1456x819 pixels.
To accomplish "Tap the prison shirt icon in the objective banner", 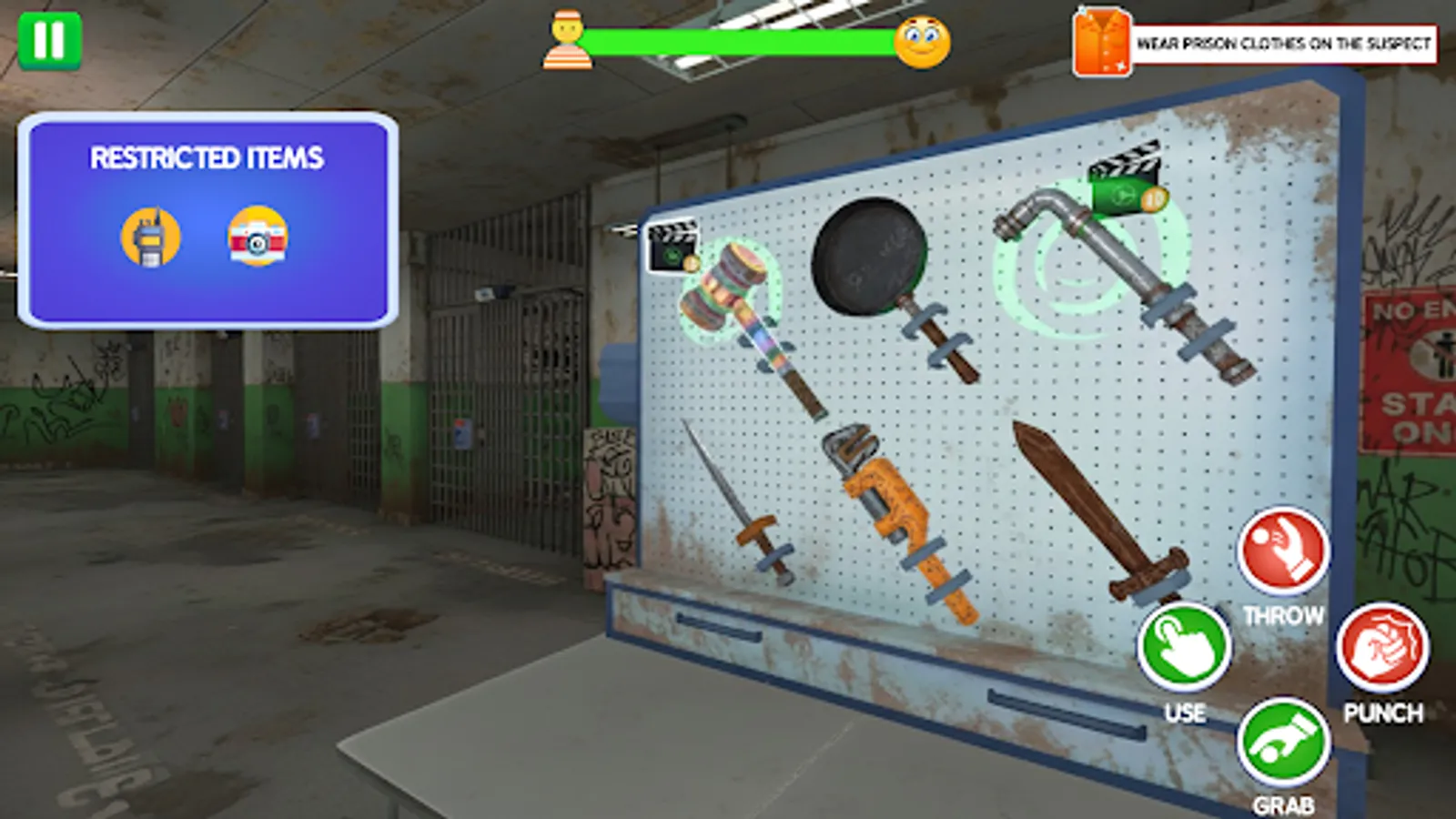I will (x=1102, y=40).
